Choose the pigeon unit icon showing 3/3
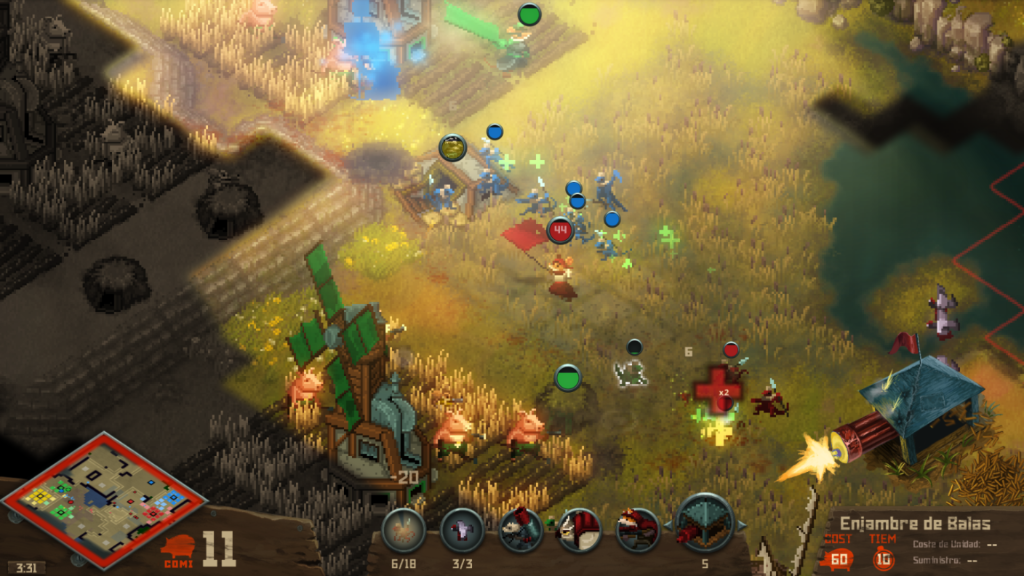 pos(462,529)
